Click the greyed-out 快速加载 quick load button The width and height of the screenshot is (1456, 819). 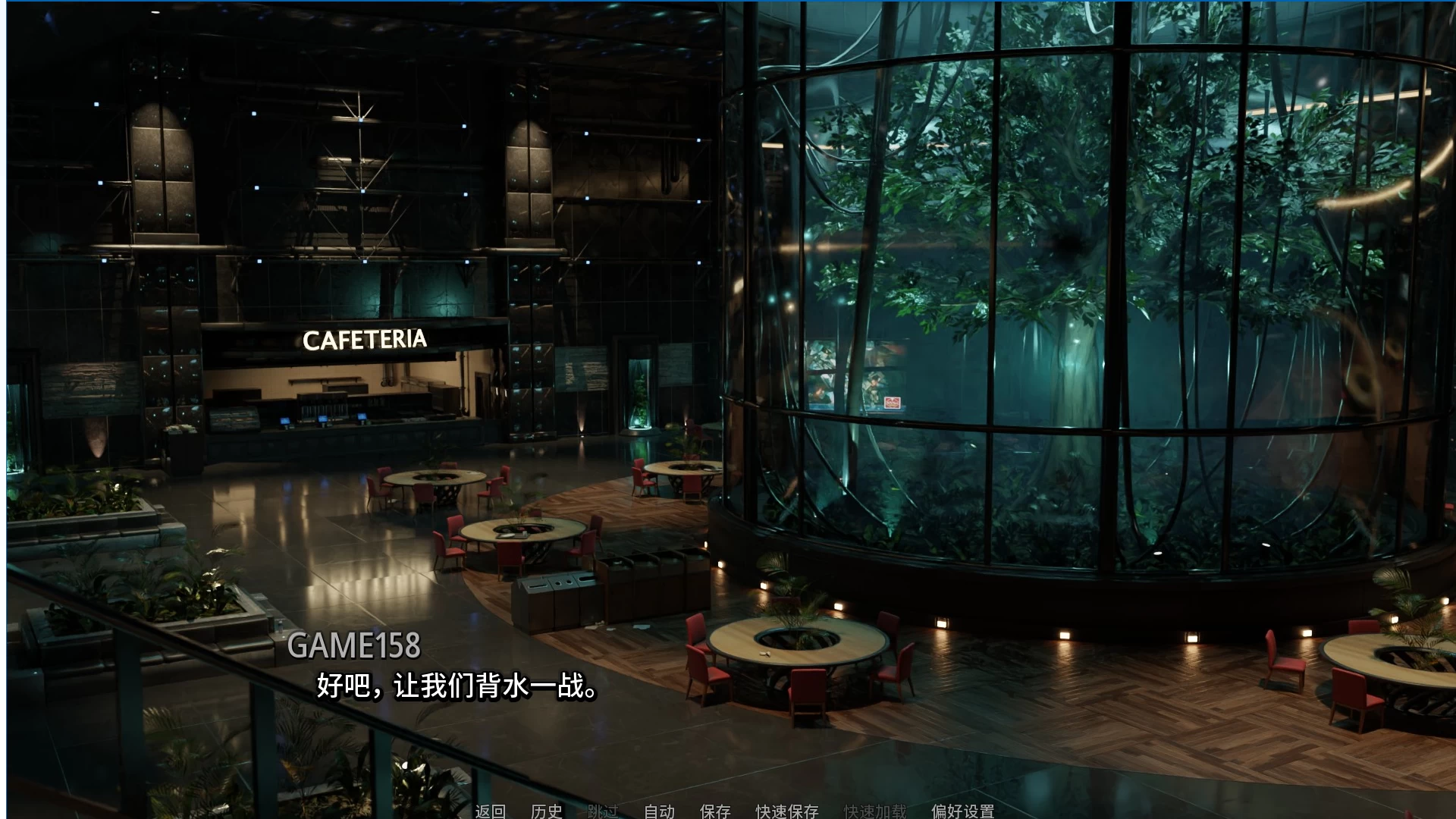click(x=875, y=811)
